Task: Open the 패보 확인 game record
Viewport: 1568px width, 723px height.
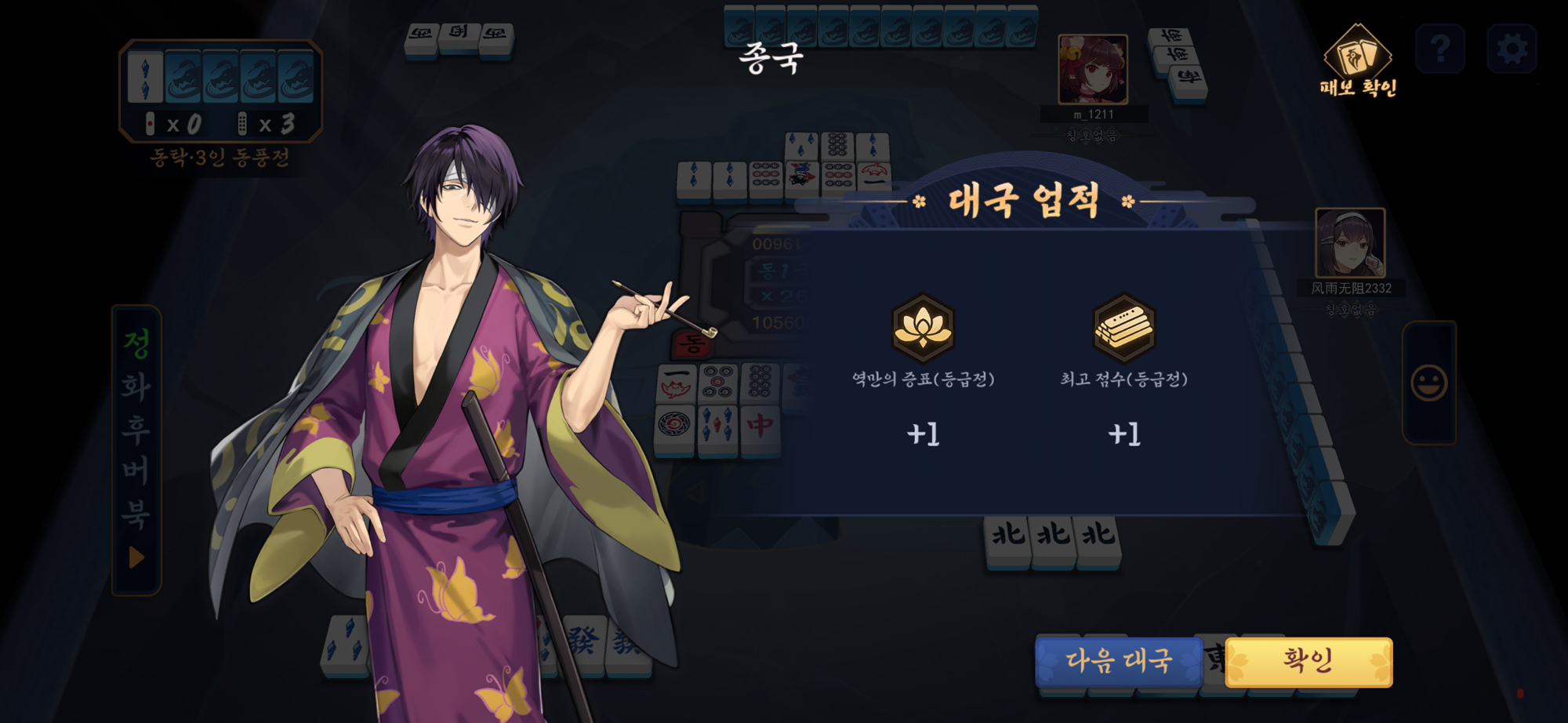Action: [x=1358, y=61]
